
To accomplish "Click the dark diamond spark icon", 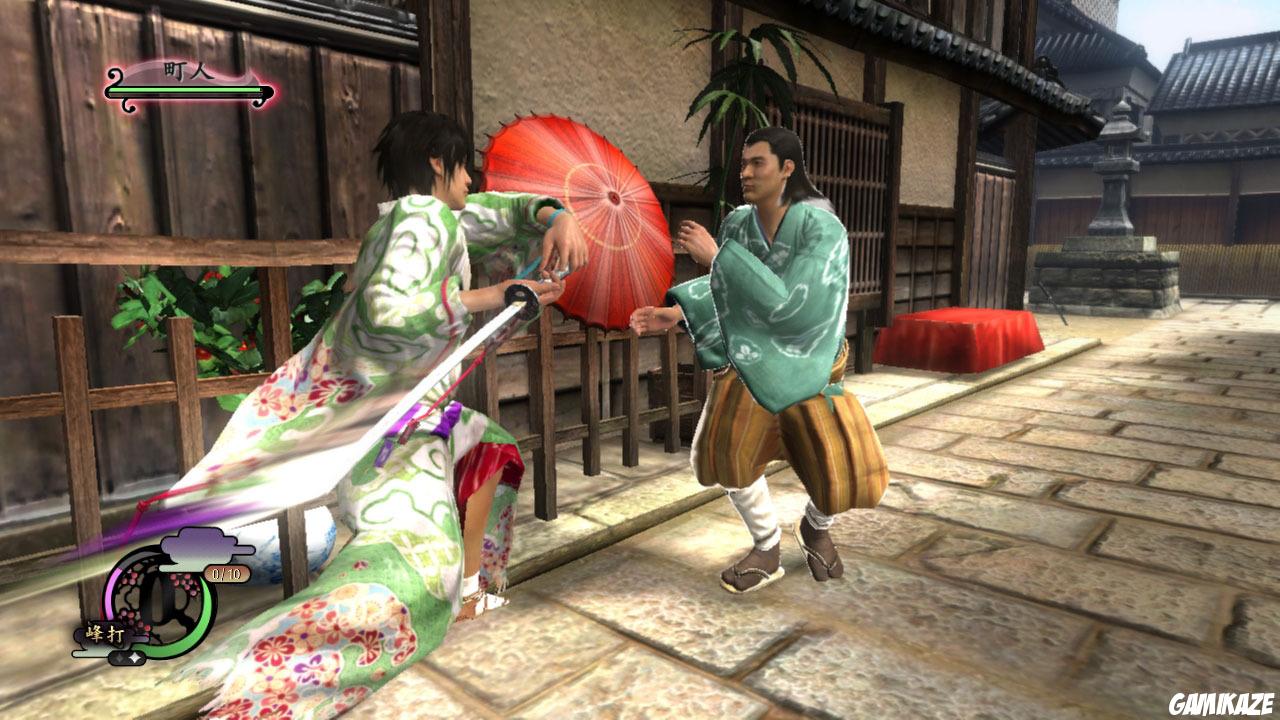I will click(120, 656).
